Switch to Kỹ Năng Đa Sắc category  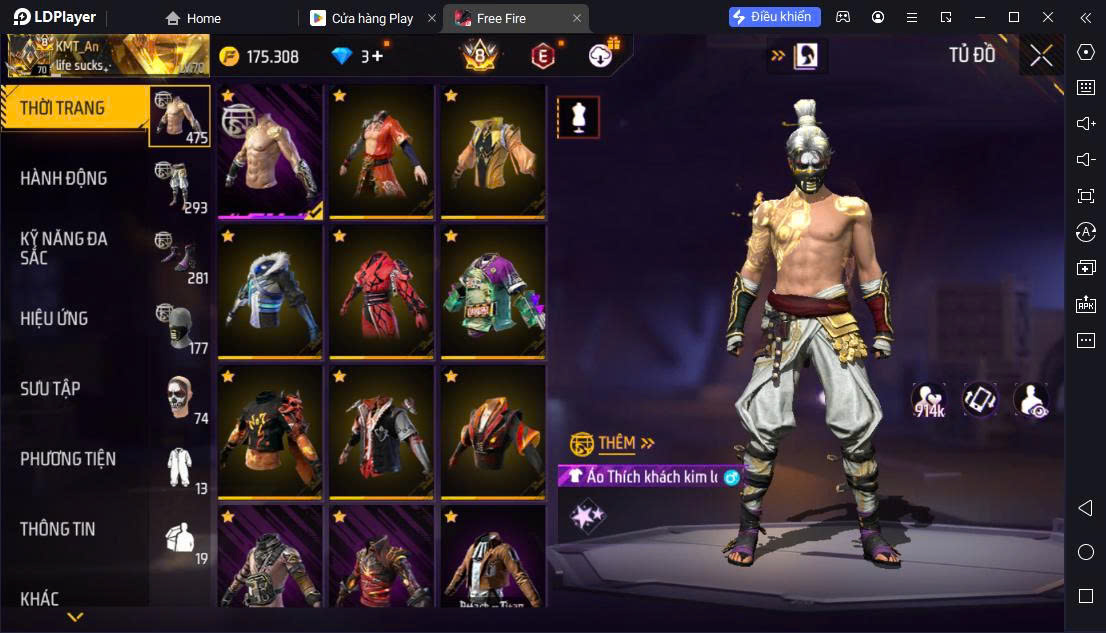click(x=64, y=248)
